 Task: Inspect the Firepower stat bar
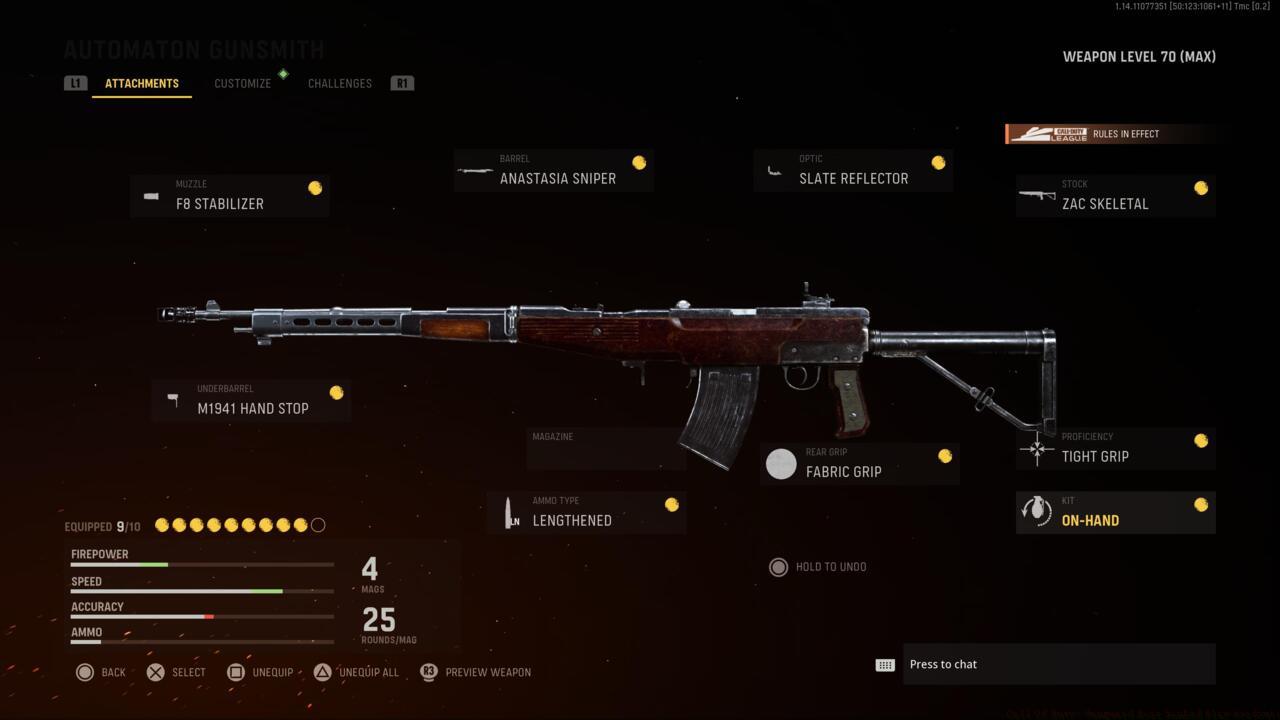click(200, 565)
